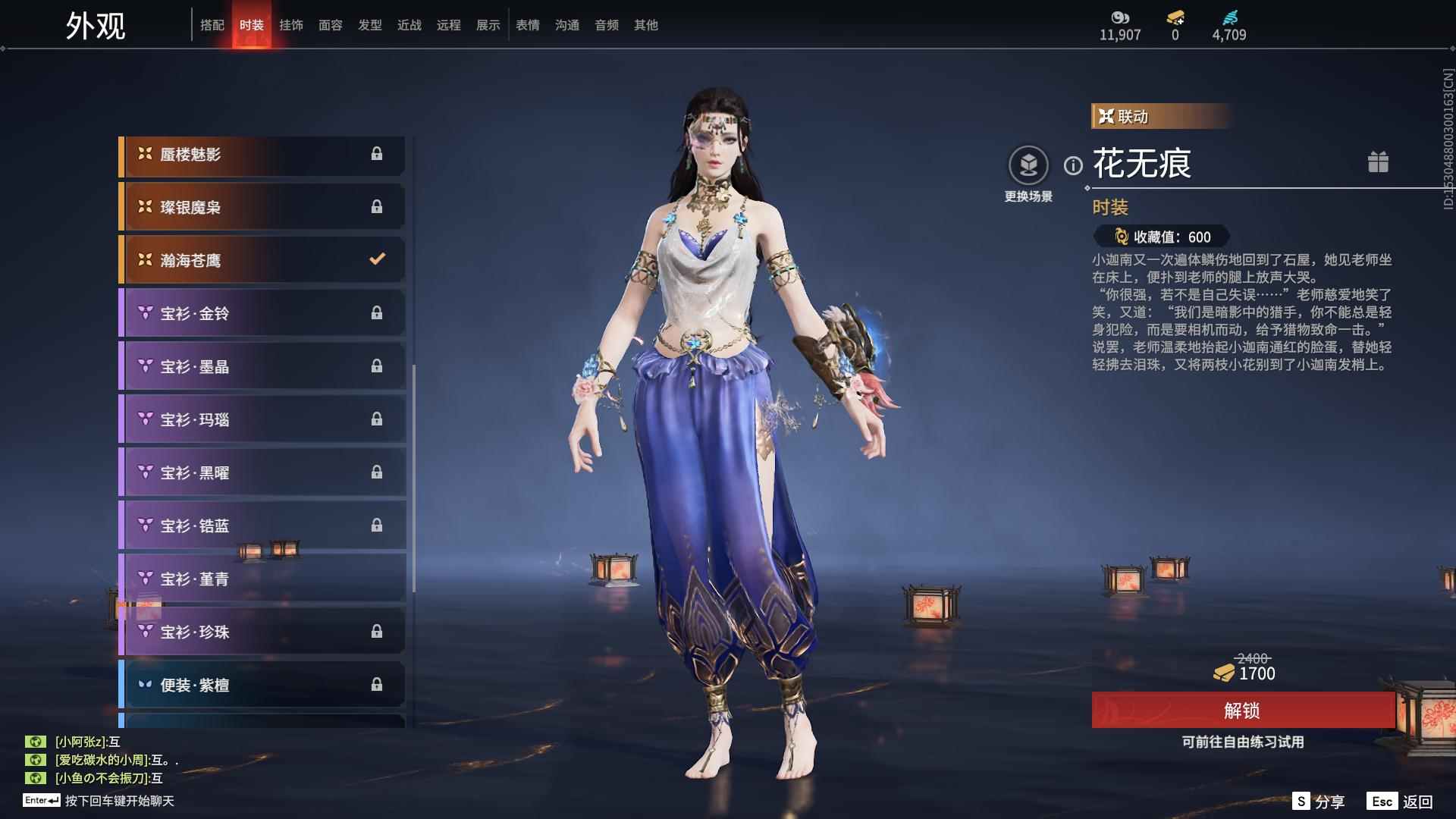This screenshot has height=819, width=1456.
Task: Open the 表情 tab
Action: [x=527, y=24]
